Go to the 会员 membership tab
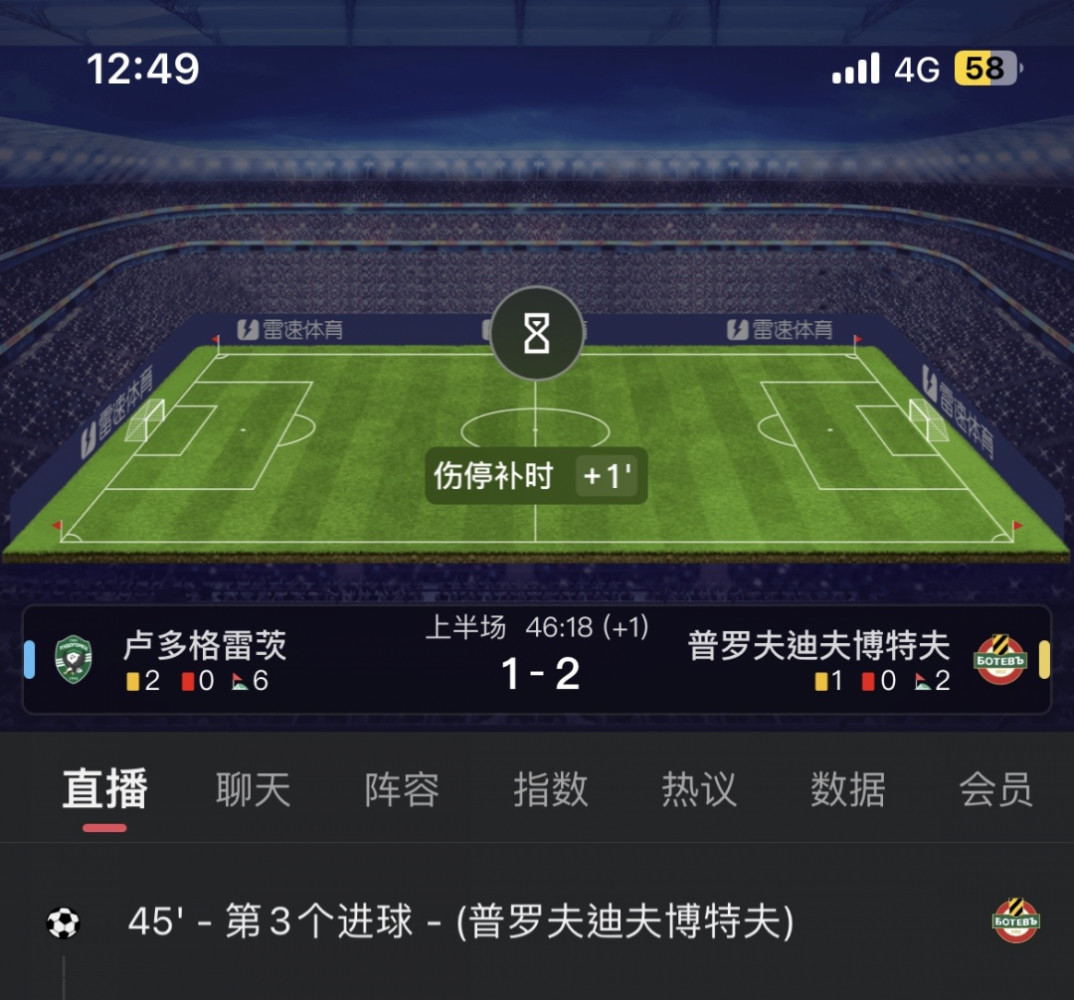 click(995, 790)
